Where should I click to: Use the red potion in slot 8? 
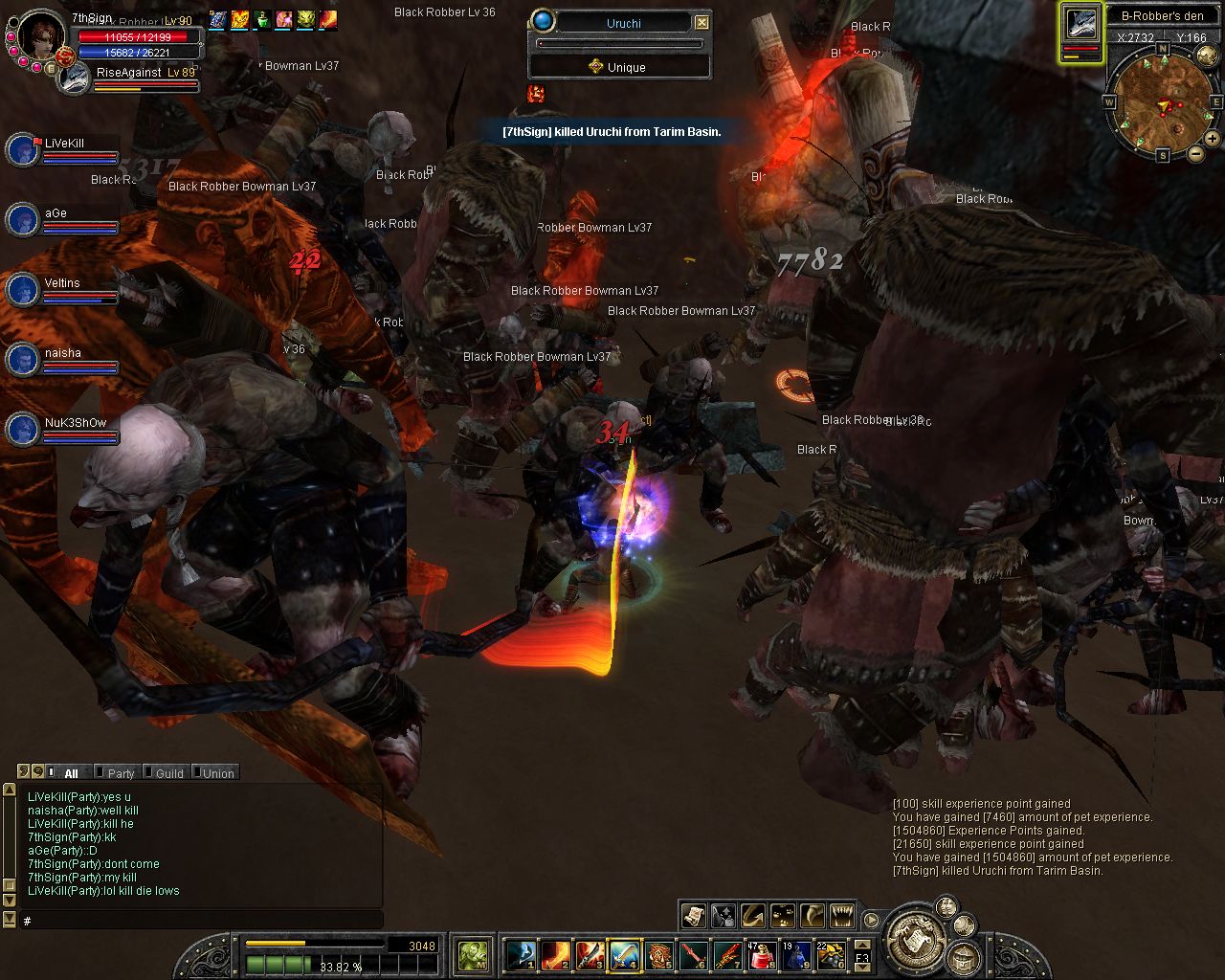(762, 954)
